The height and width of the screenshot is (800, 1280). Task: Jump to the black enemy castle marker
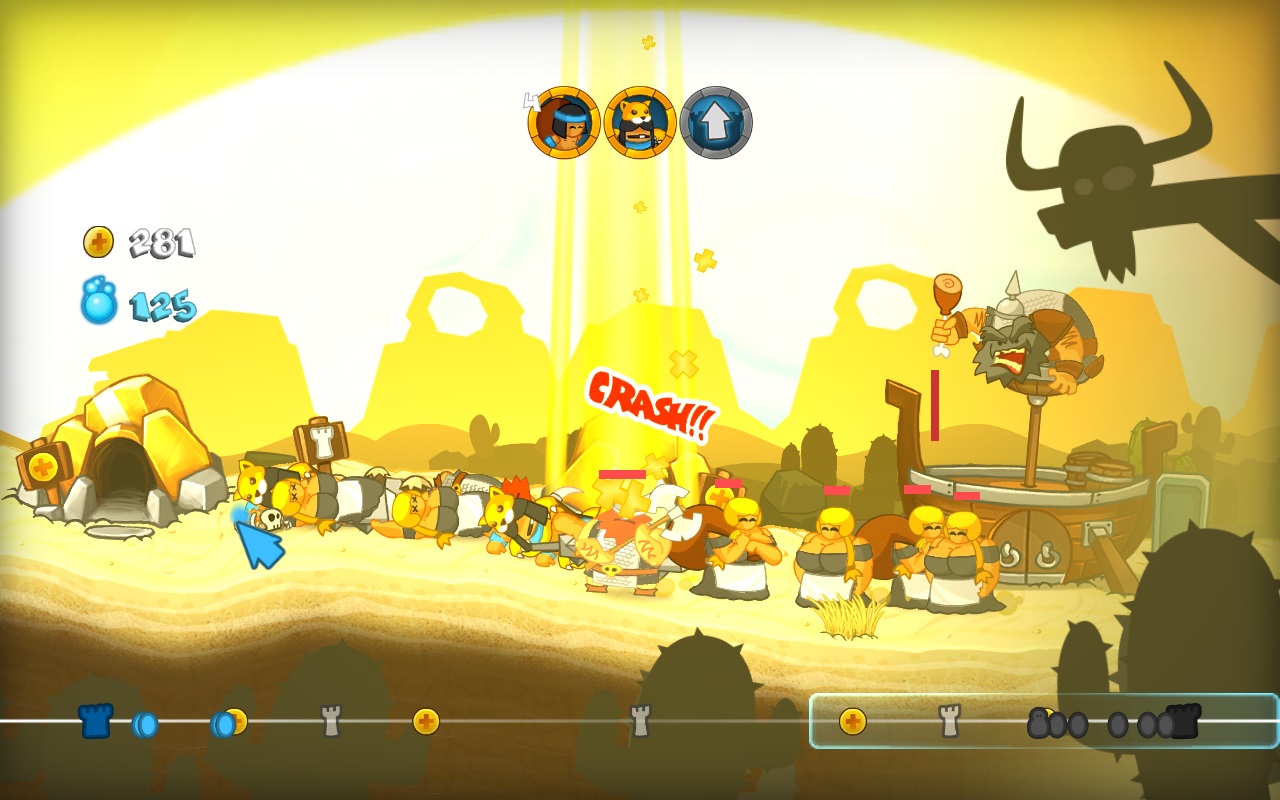pos(1183,720)
